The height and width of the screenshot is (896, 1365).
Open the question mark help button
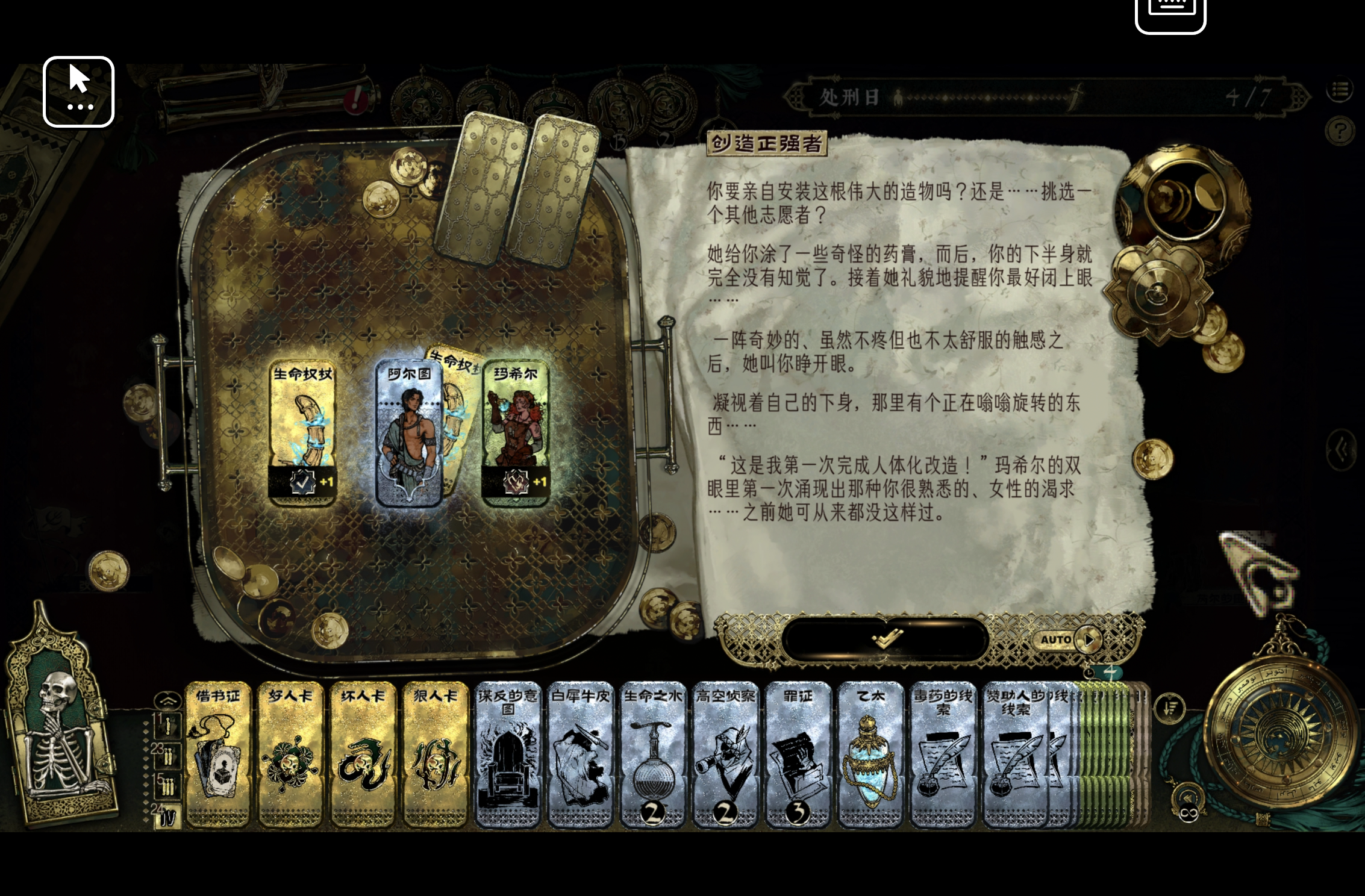1340,131
